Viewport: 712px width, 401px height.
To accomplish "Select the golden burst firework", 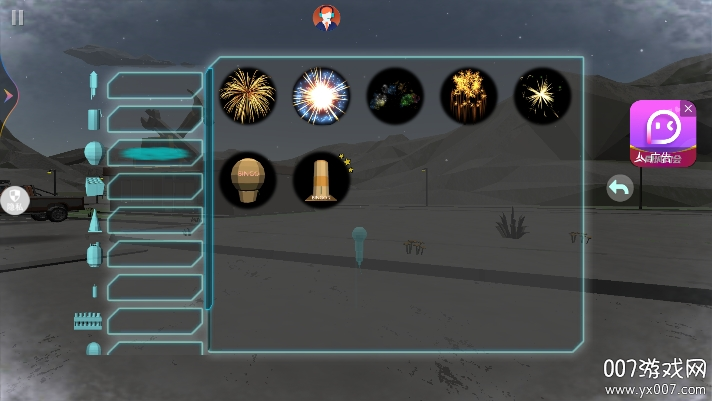I will (x=248, y=96).
